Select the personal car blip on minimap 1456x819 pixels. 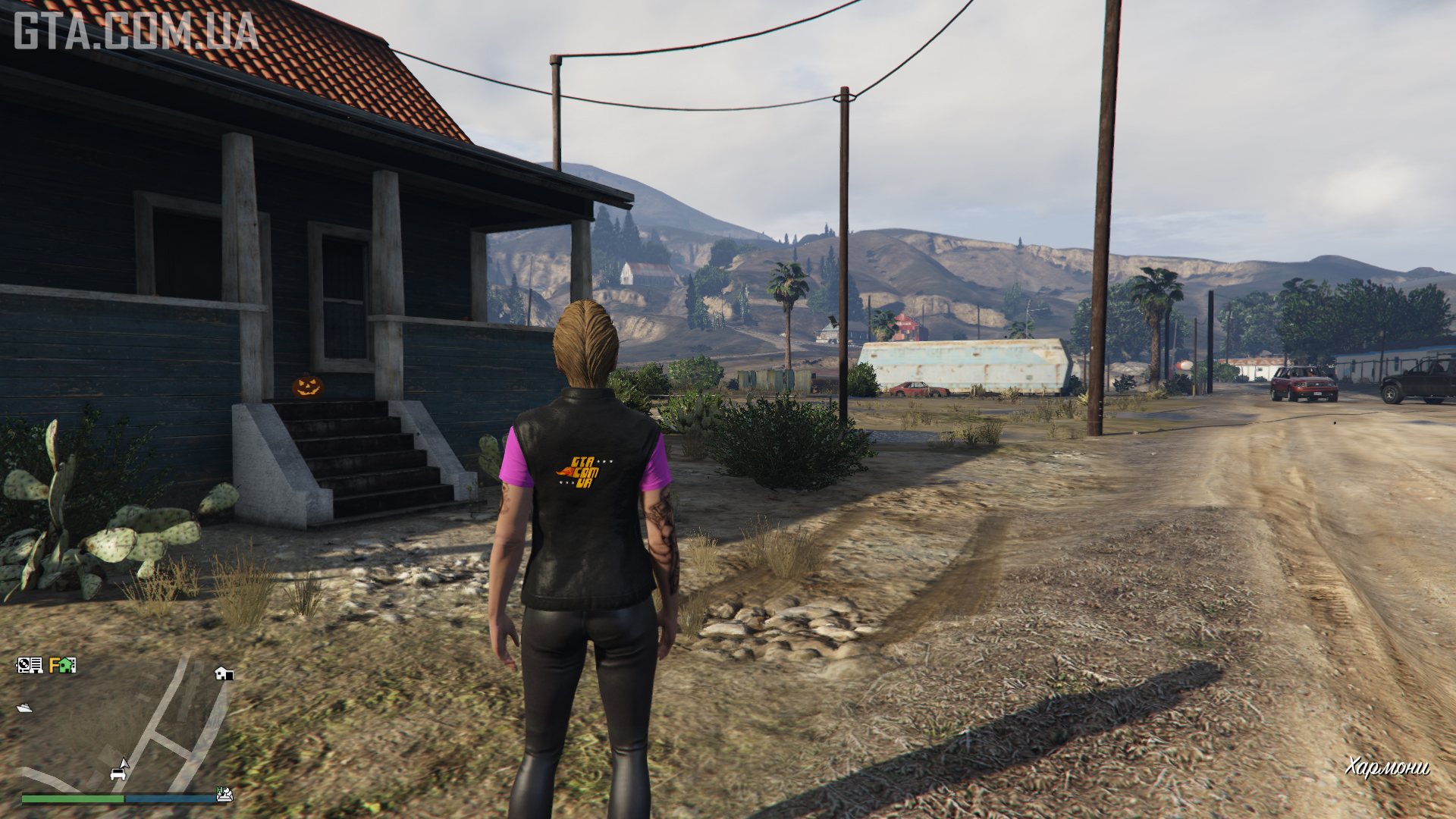(118, 774)
